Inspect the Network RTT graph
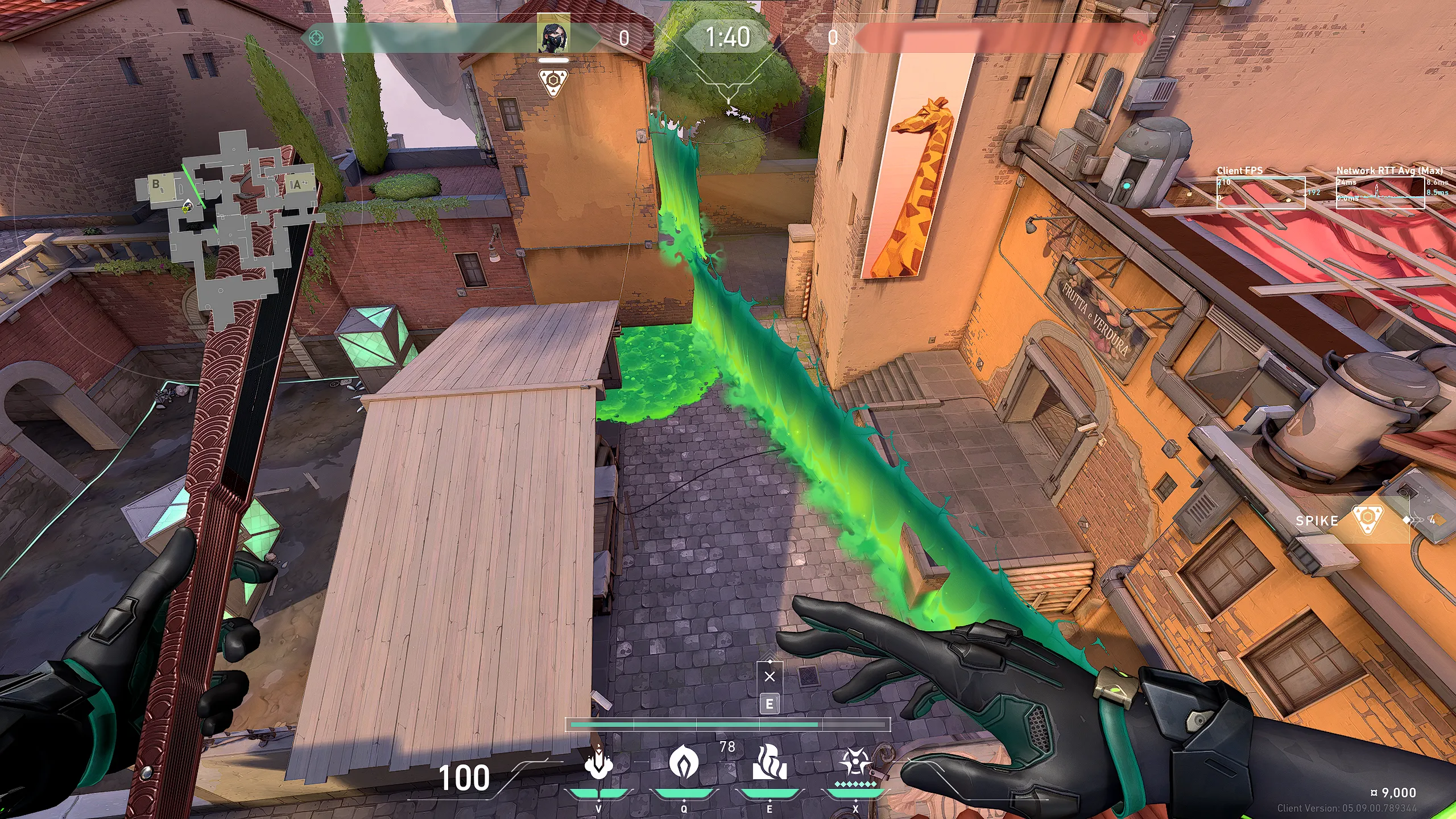Viewport: 1456px width, 819px height. (1380, 193)
